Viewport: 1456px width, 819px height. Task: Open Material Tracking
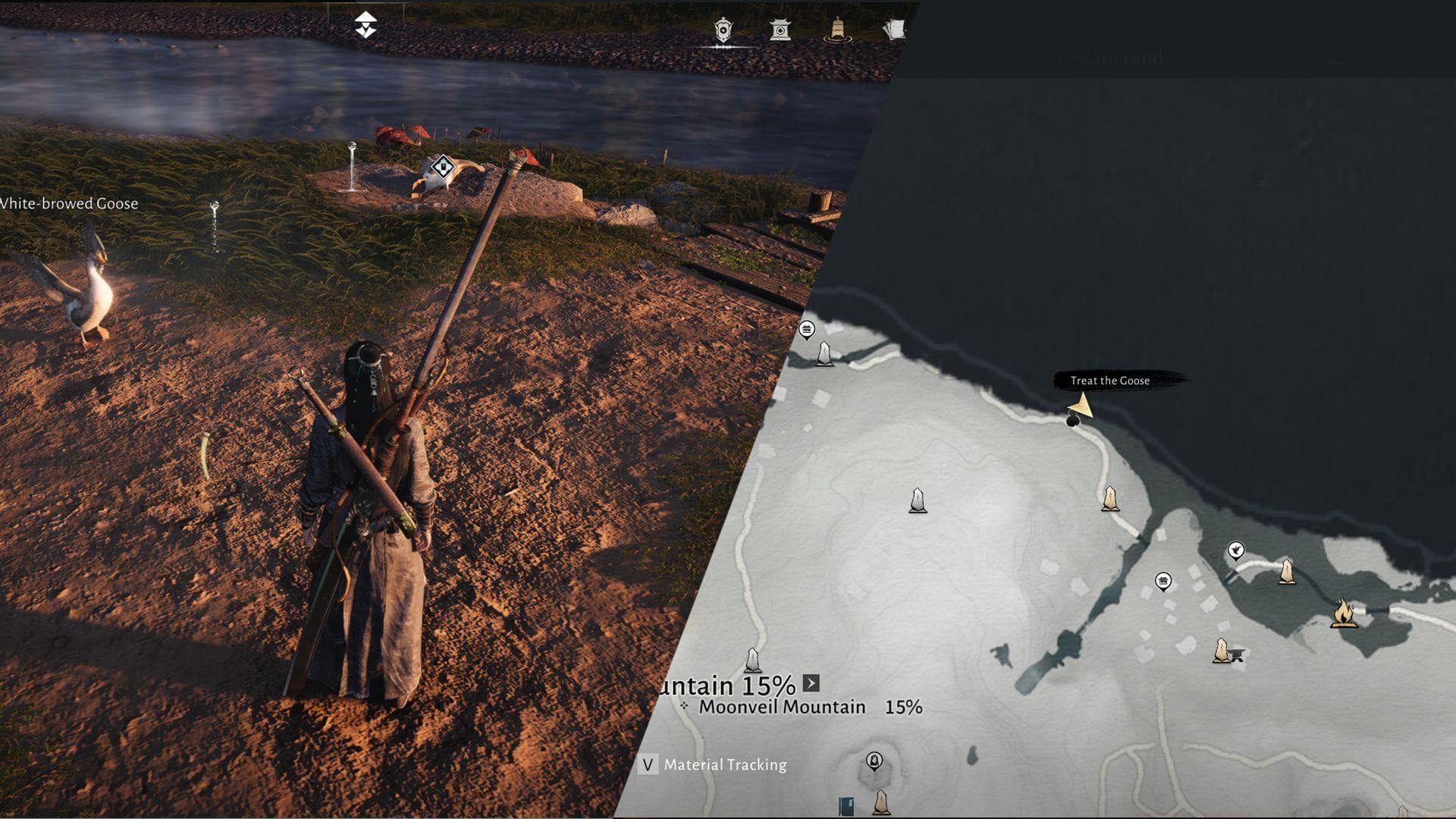(724, 766)
